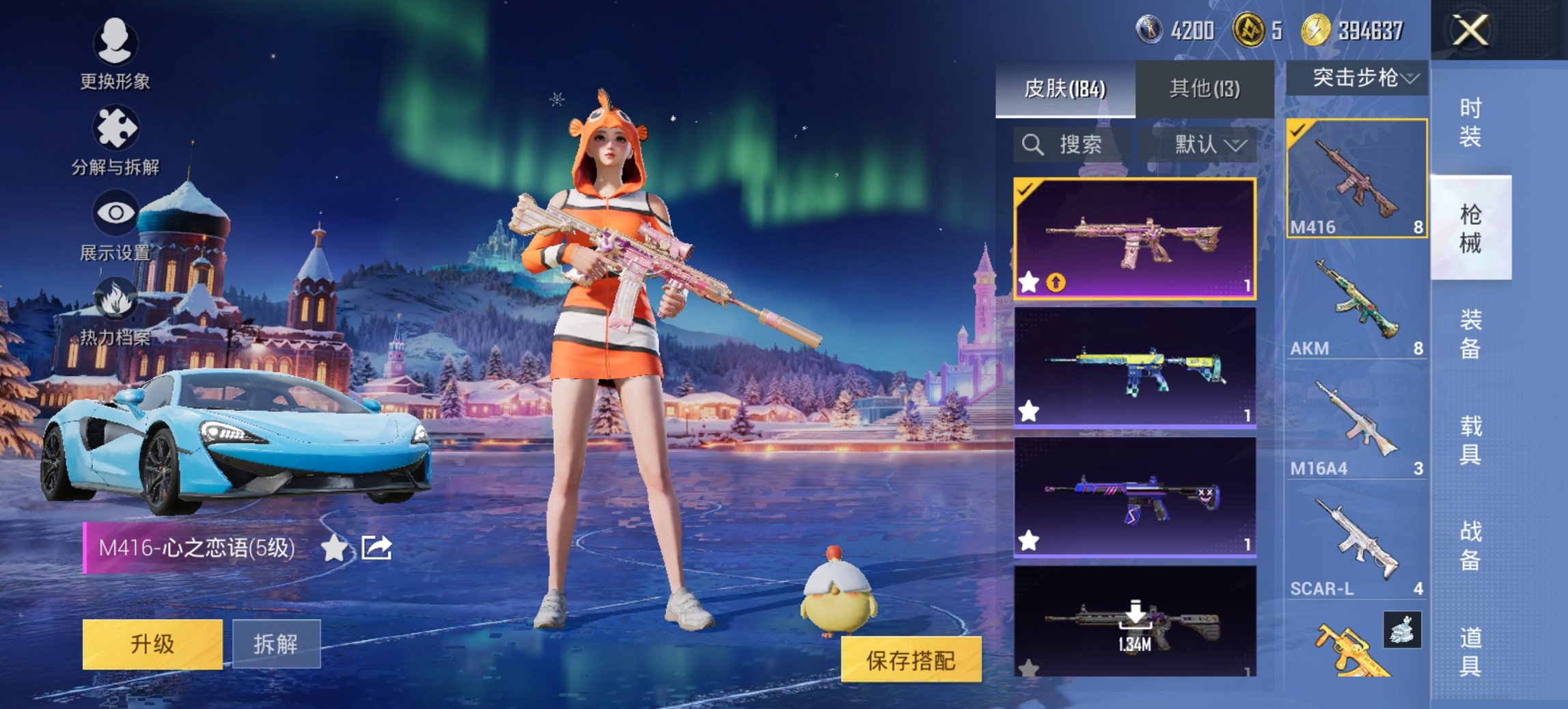Image resolution: width=1568 pixels, height=709 pixels.
Task: Open the 突击步枪 weapon category dropdown
Action: [x=1356, y=79]
